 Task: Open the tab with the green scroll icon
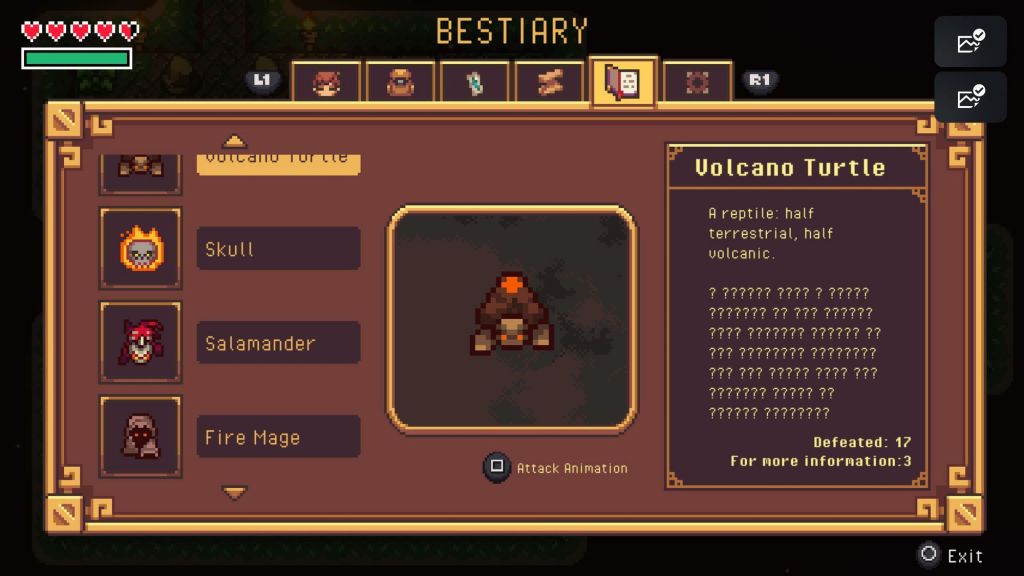(x=474, y=82)
